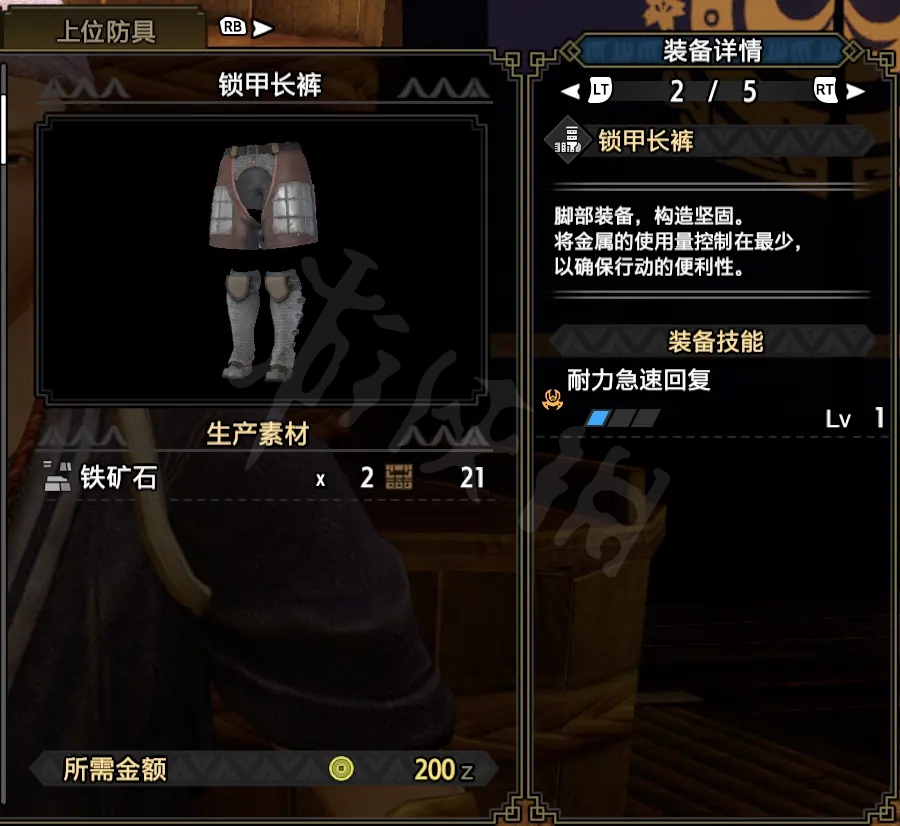Select the 耐力急速回复 skill entry
900x826 pixels.
[x=638, y=381]
